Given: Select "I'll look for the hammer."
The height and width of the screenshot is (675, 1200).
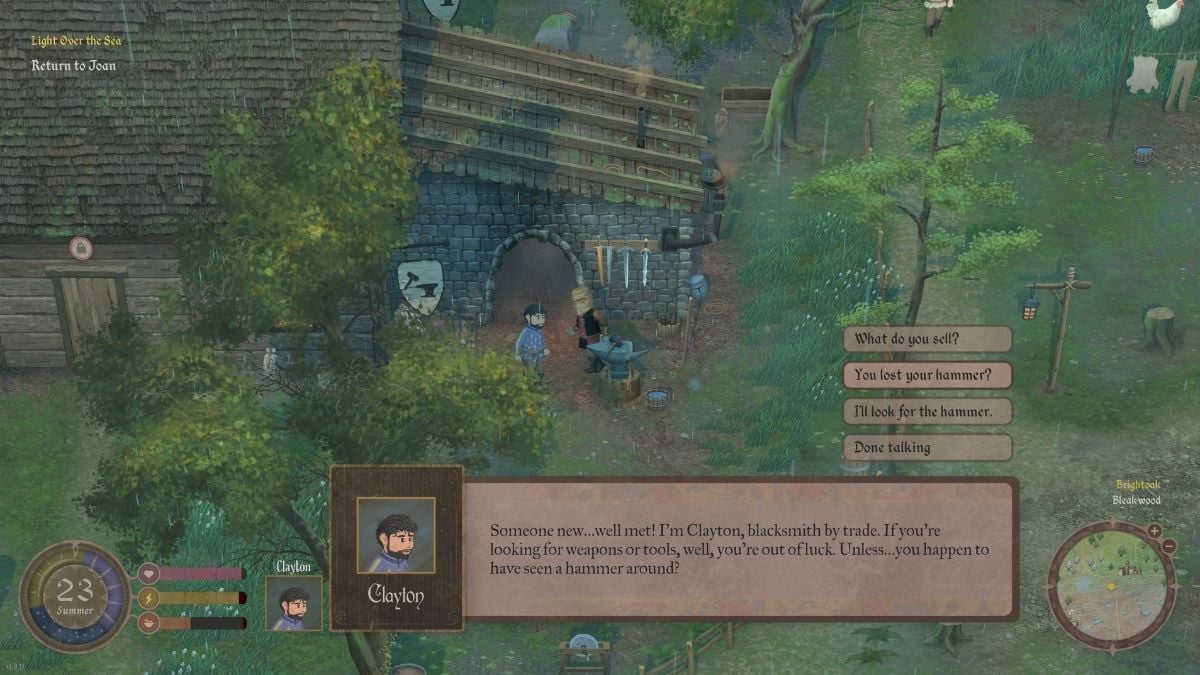Looking at the screenshot, I should [927, 411].
